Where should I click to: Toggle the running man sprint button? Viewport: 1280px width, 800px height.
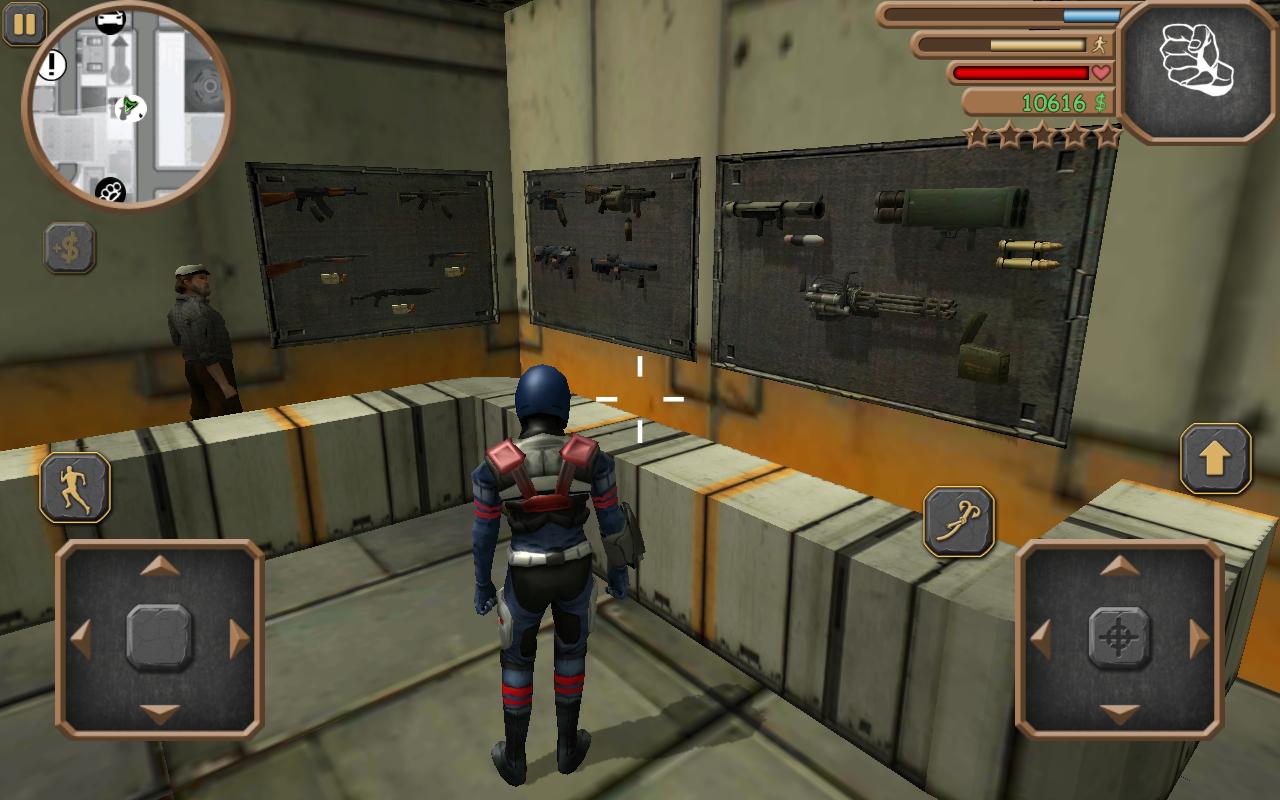click(x=75, y=487)
